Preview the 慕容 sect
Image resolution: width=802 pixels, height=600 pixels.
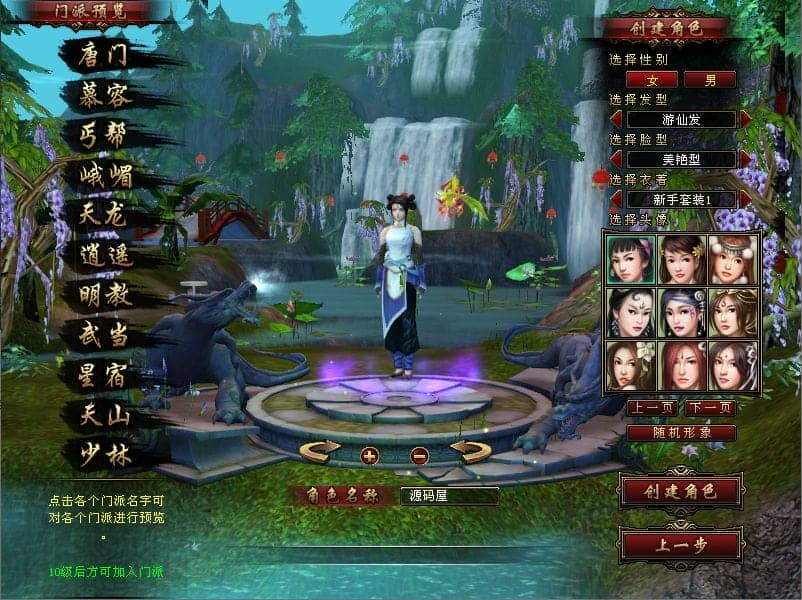click(x=104, y=93)
